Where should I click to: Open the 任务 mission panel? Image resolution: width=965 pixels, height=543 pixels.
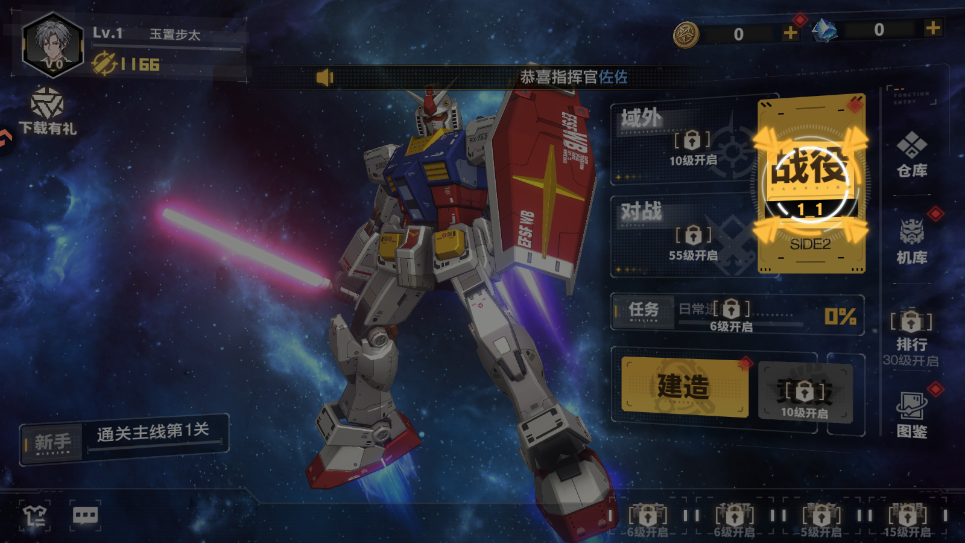coord(735,314)
